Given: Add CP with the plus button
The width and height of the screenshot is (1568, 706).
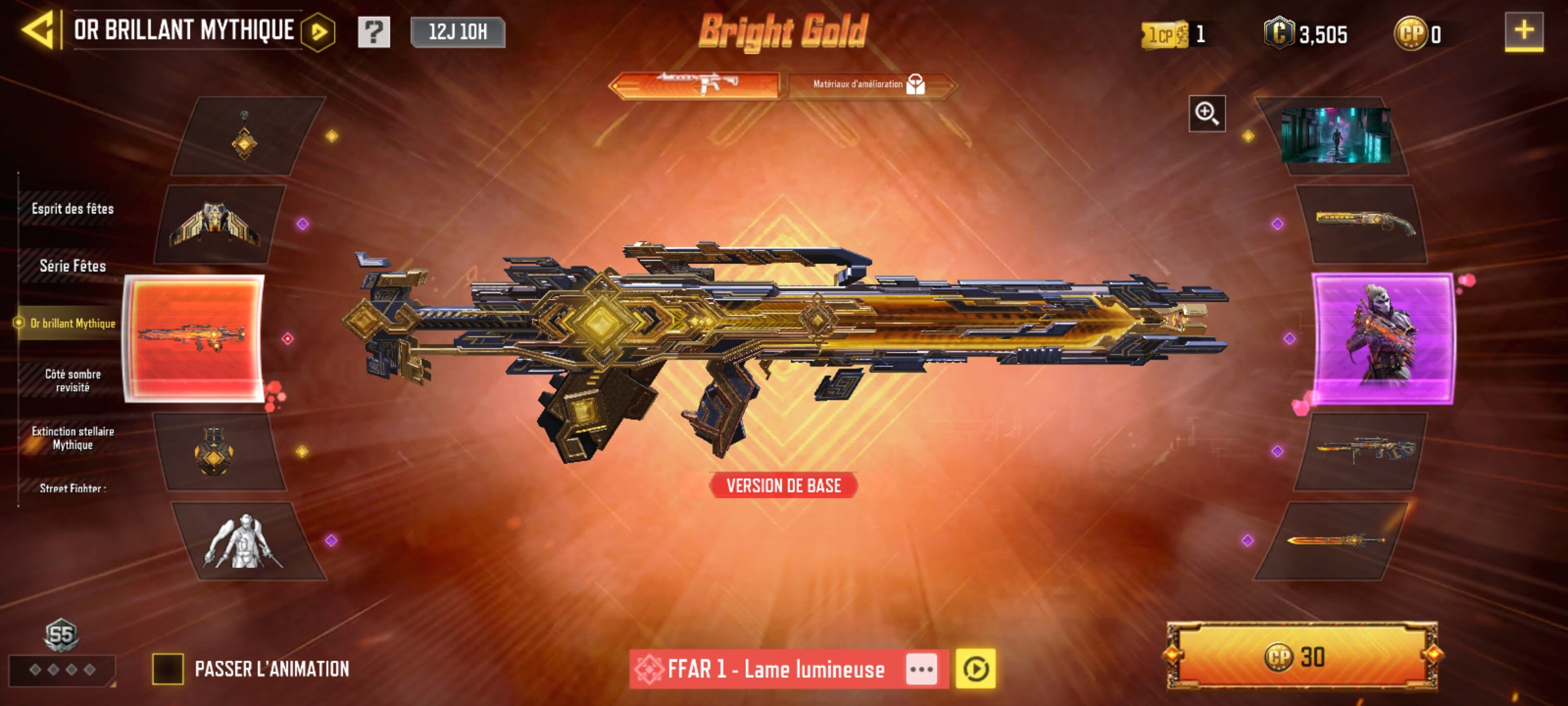Looking at the screenshot, I should 1524,31.
